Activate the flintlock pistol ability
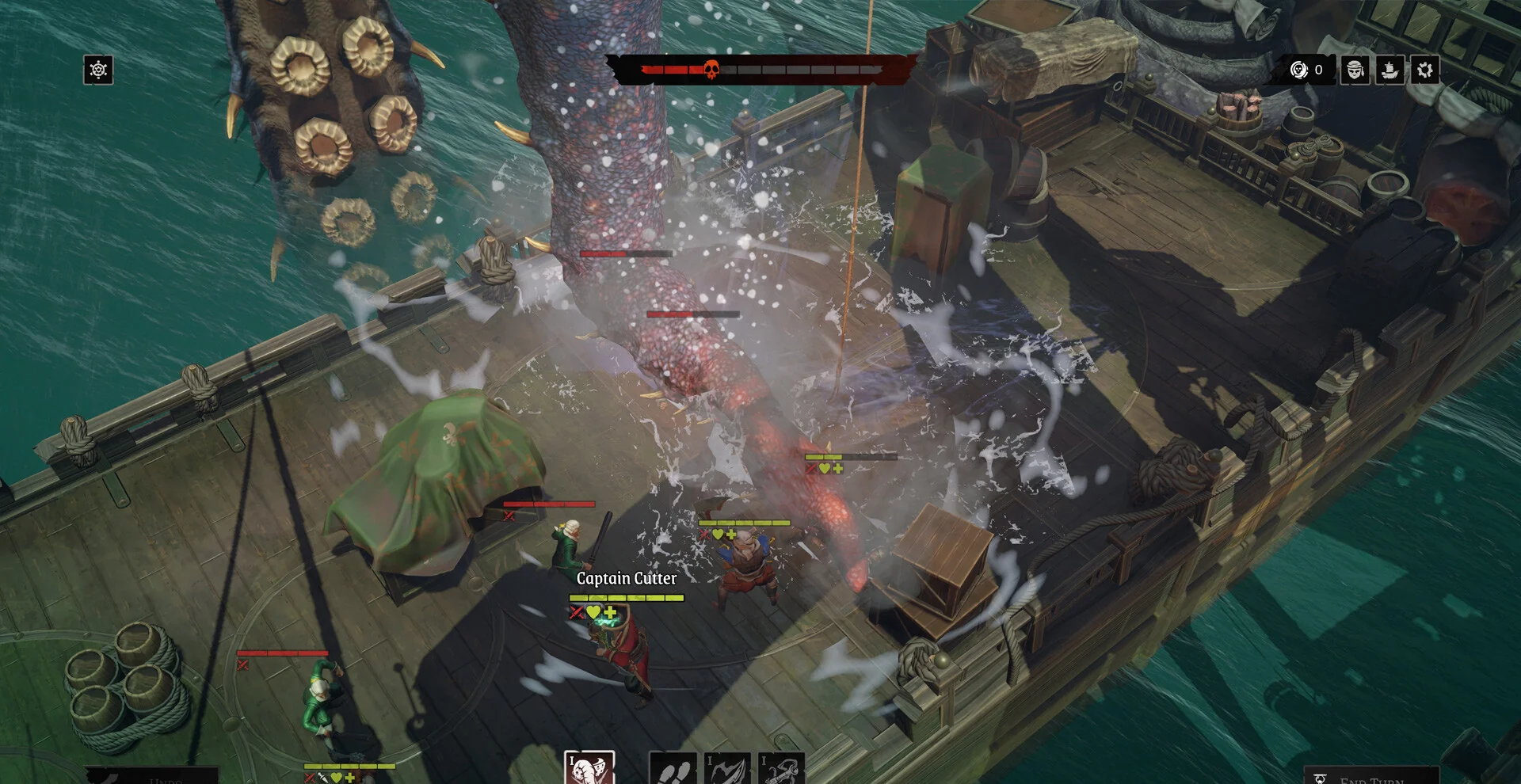1521x784 pixels. (x=781, y=770)
